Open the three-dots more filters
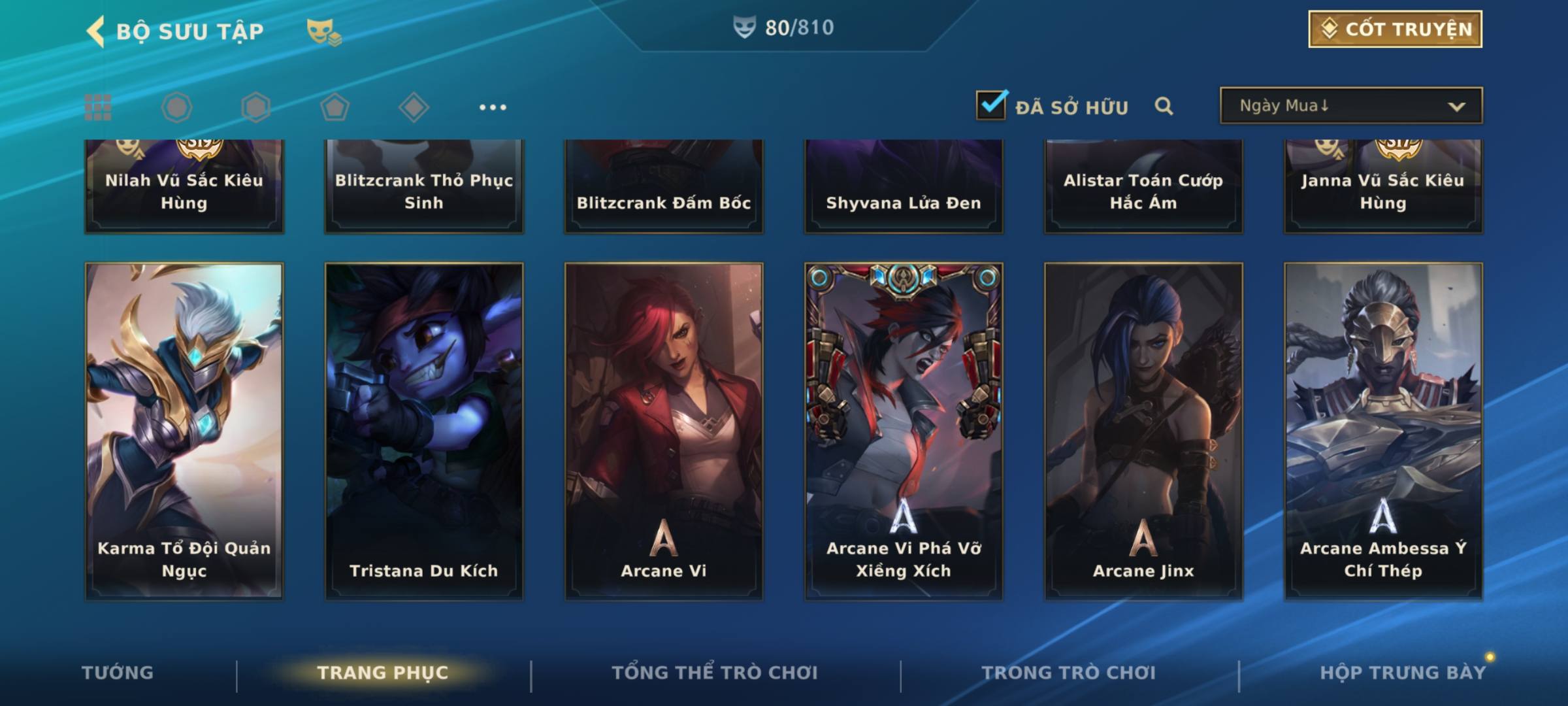This screenshot has width=1568, height=706. [493, 107]
